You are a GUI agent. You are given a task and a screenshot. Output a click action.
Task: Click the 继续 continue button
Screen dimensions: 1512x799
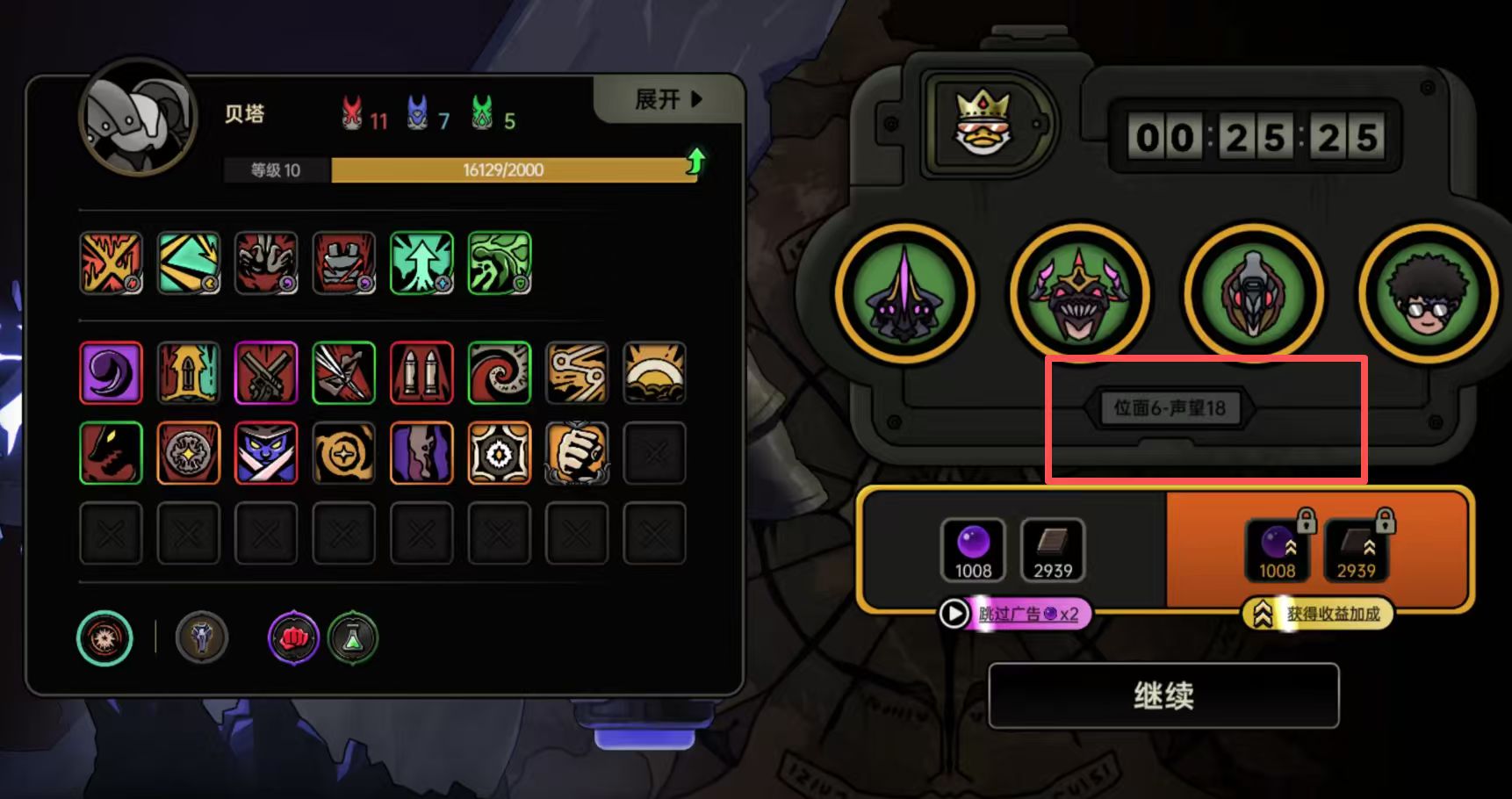(1163, 696)
